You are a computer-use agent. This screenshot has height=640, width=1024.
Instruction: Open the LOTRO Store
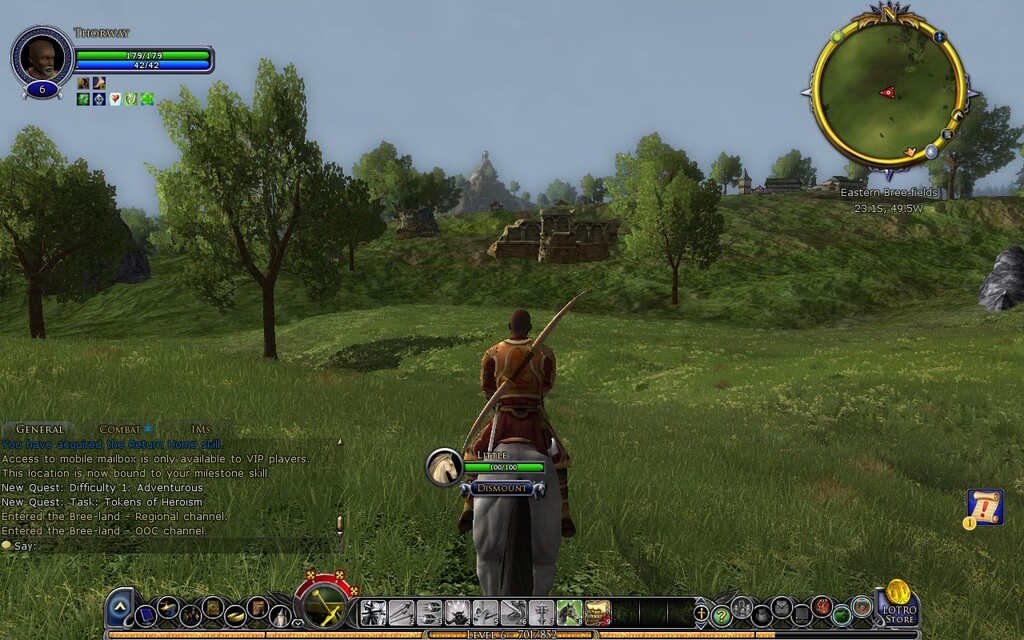pyautogui.click(x=897, y=608)
